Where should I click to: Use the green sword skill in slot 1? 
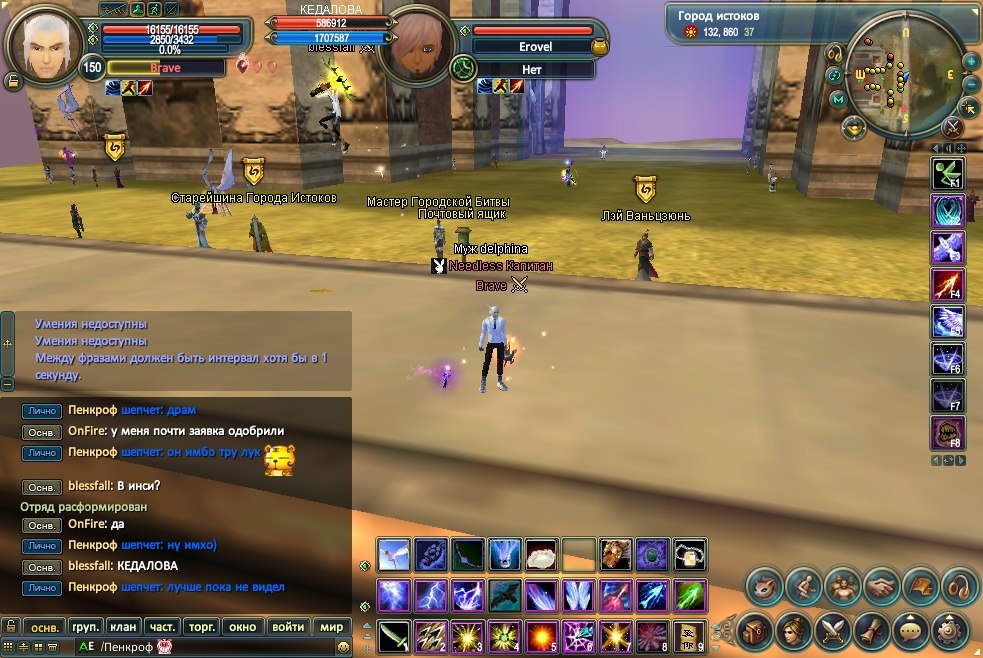point(394,634)
